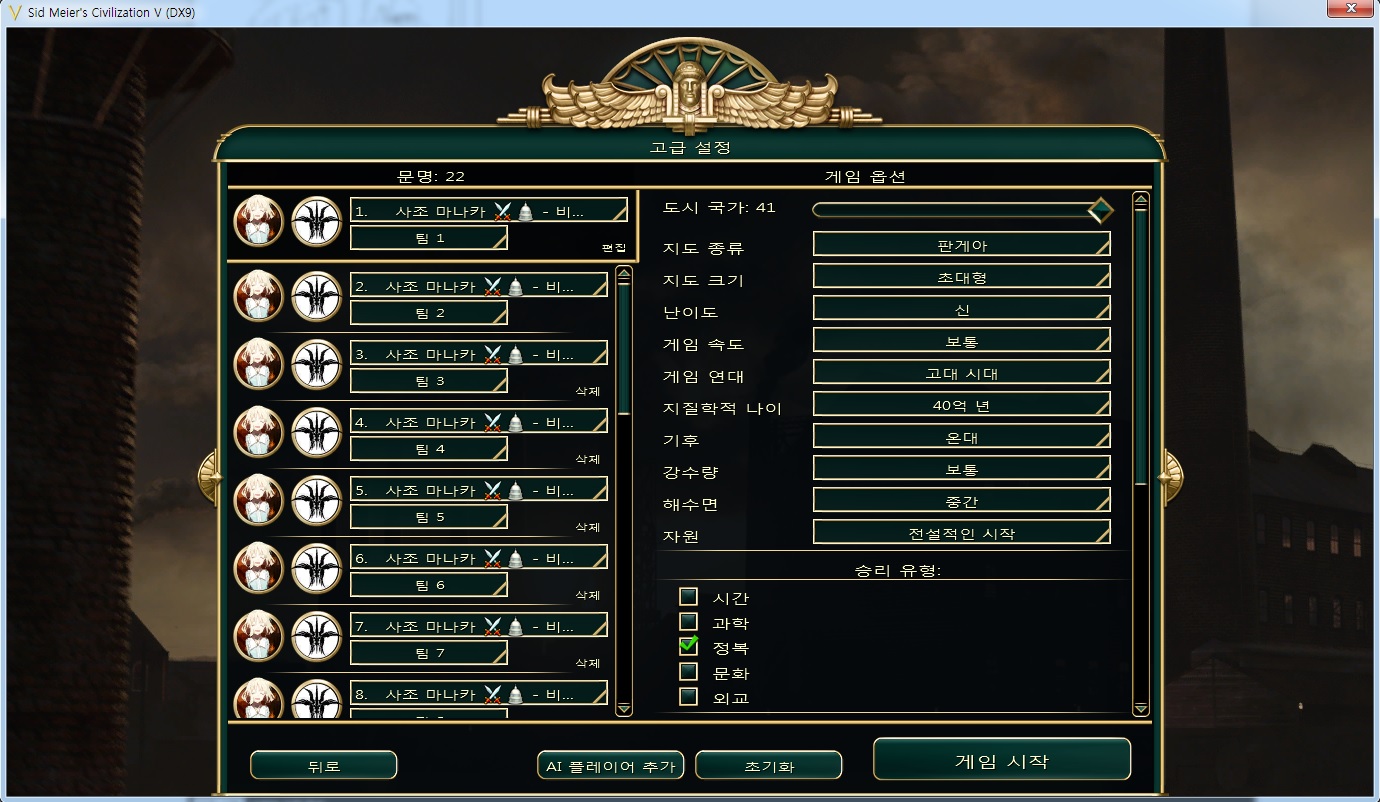Open the 게임 연대 dropdown showing 고대 시대
1380x802 pixels.
pyautogui.click(x=961, y=373)
